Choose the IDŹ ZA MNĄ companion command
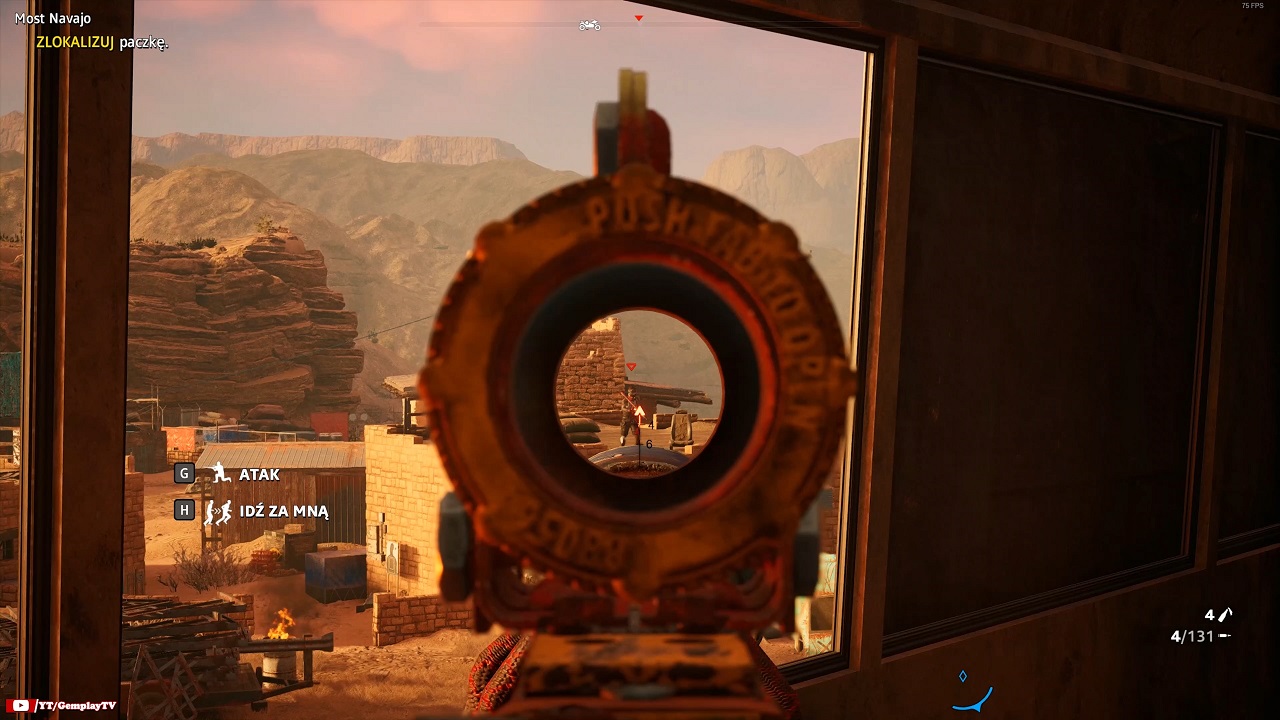This screenshot has width=1280, height=720. click(x=283, y=511)
